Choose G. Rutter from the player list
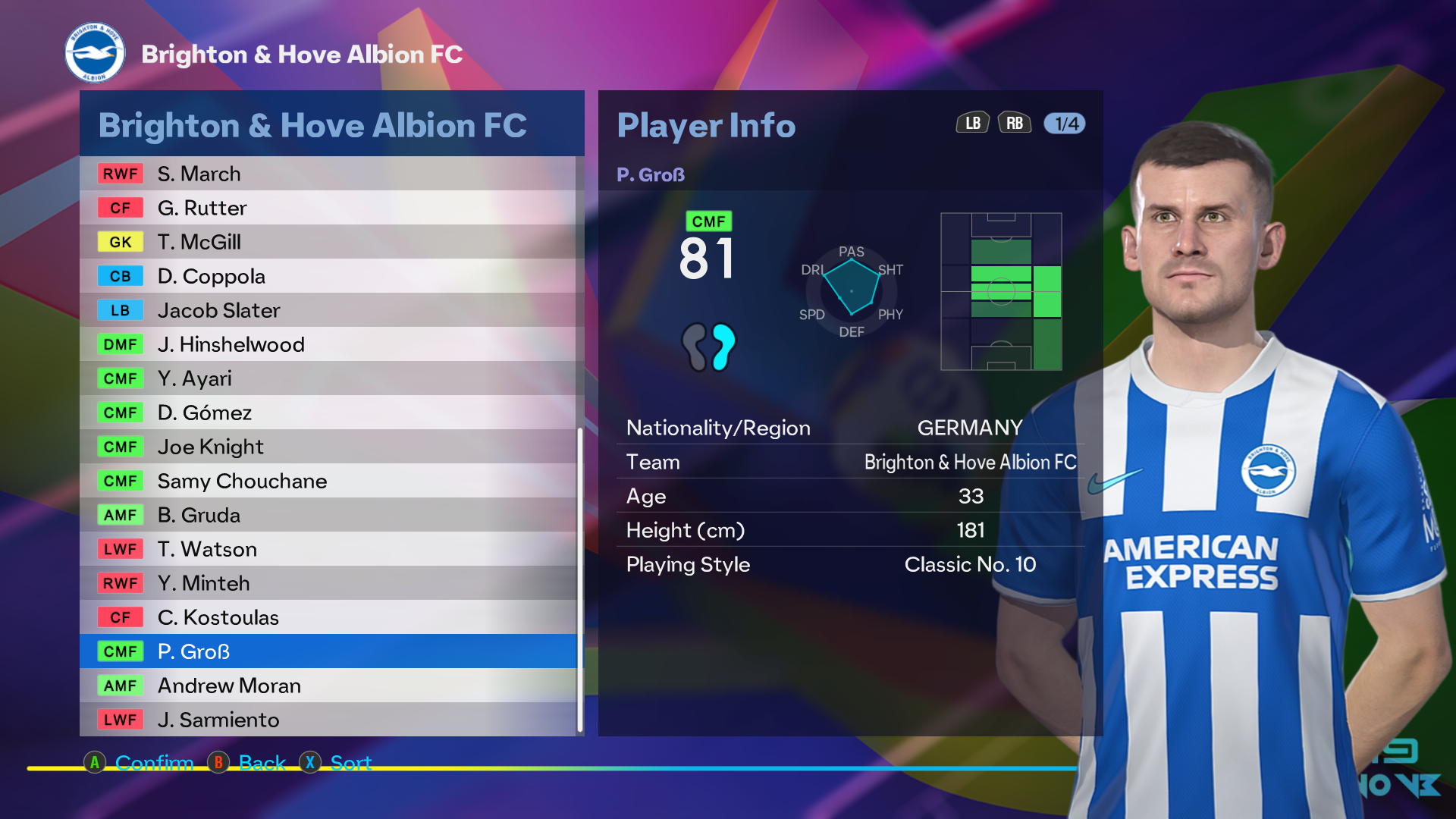Viewport: 1456px width, 819px height. point(328,208)
